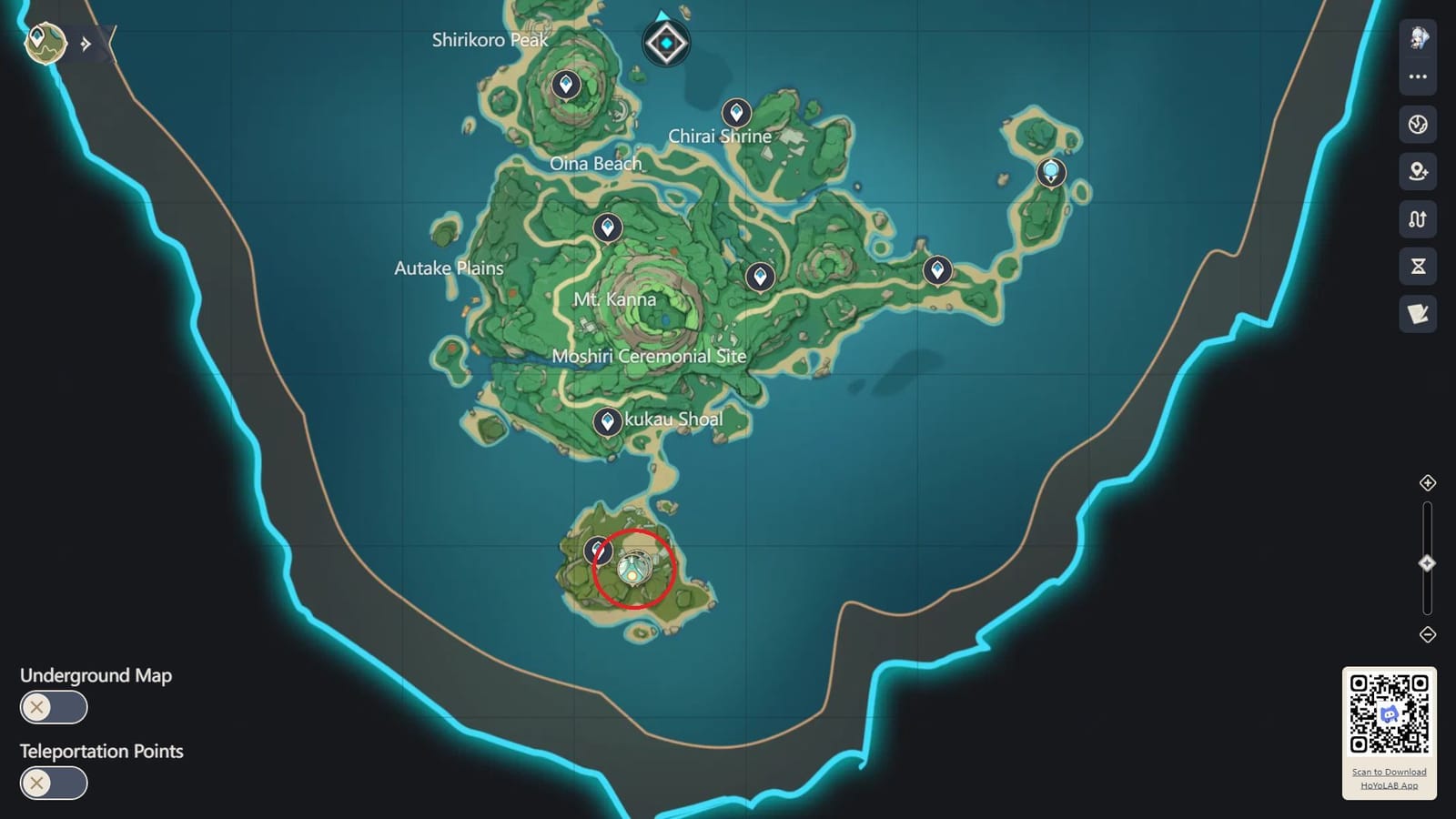This screenshot has width=1456, height=819.
Task: Select the world/region switcher globe icon
Action: click(x=1417, y=126)
